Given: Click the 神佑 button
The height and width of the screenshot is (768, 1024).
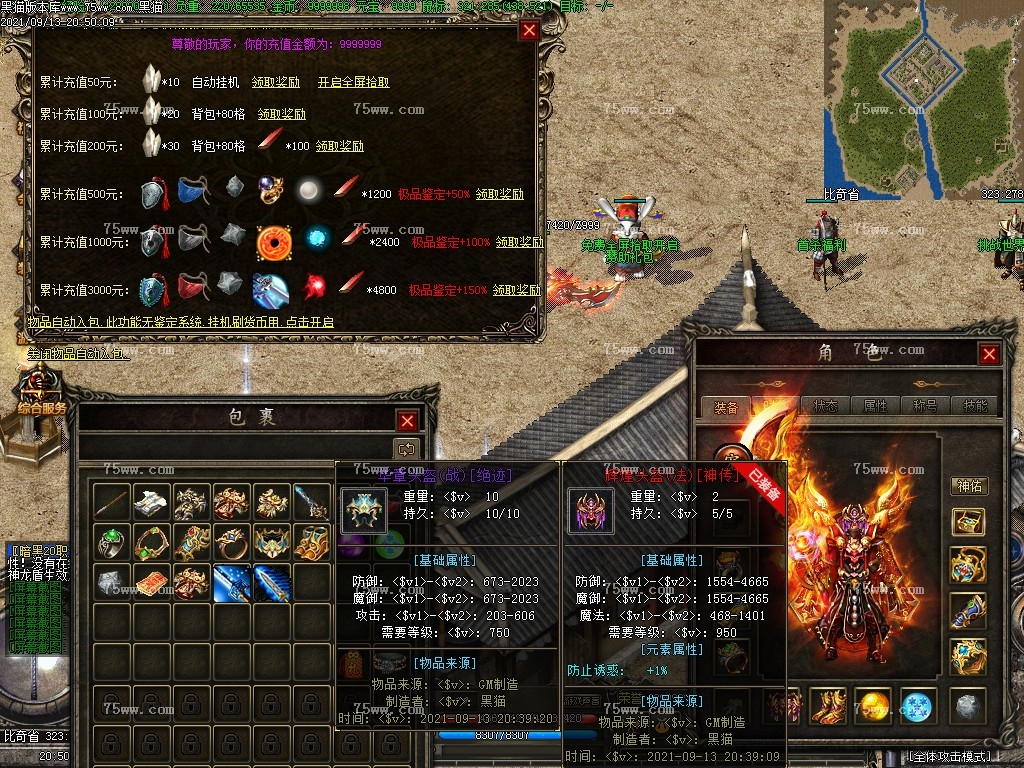Looking at the screenshot, I should [969, 486].
